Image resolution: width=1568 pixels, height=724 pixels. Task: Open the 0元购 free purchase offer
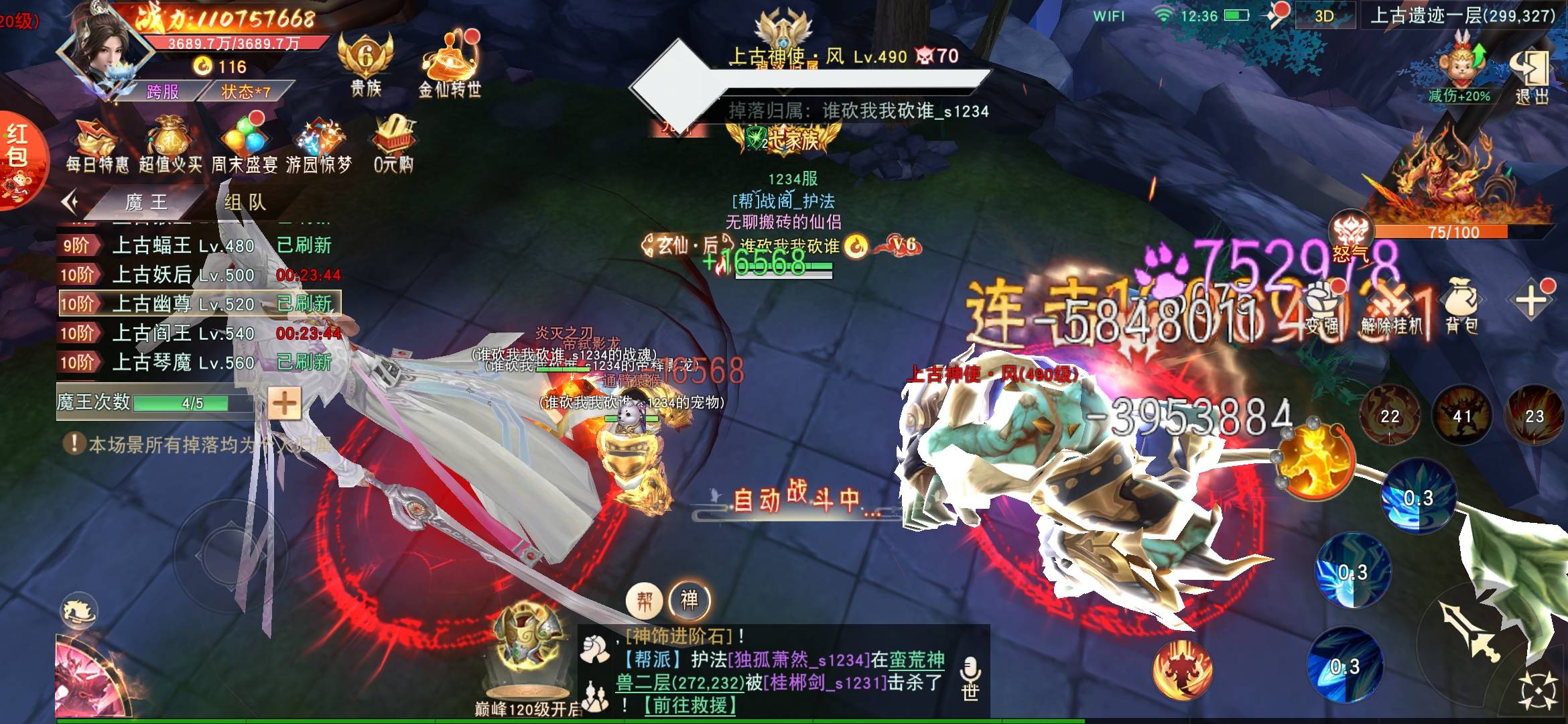pos(393,146)
